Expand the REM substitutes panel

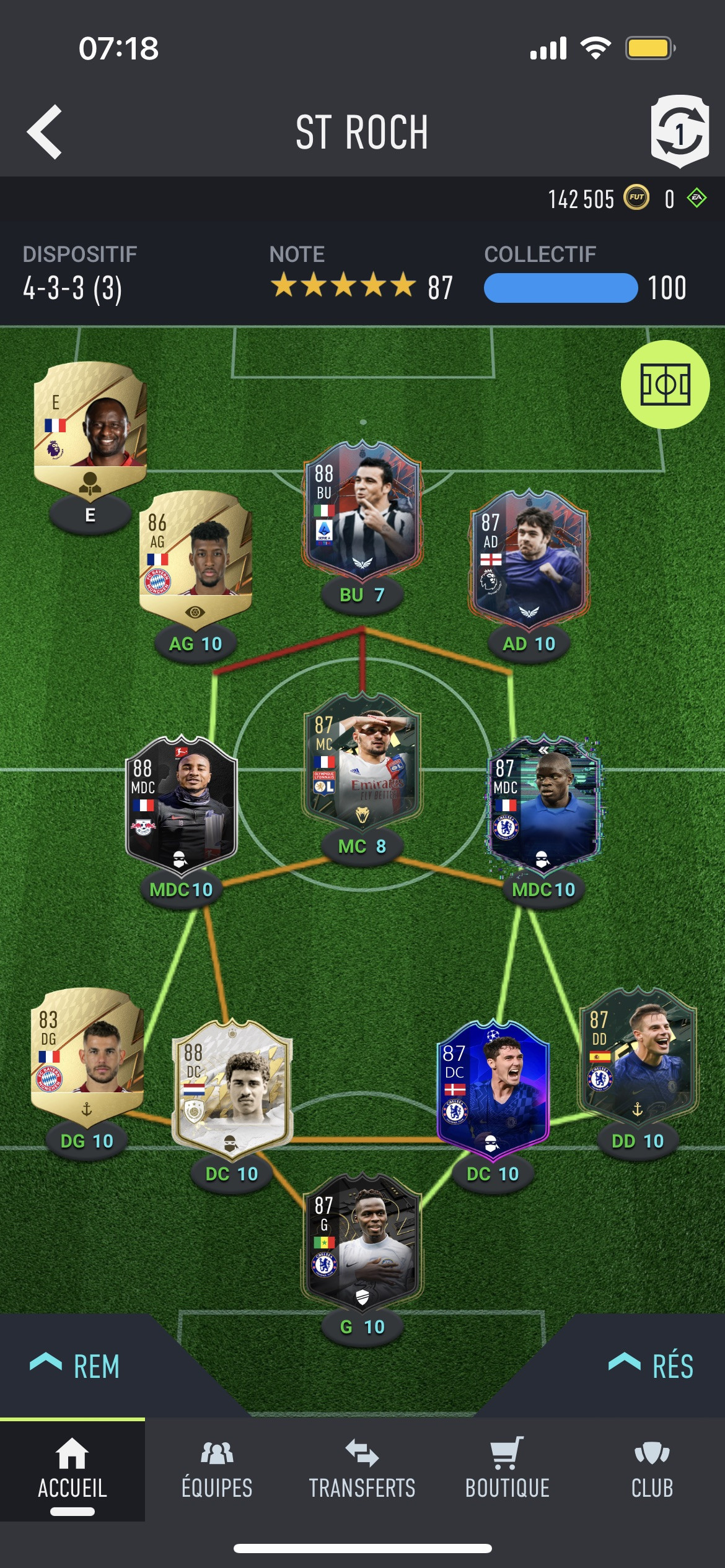point(76,1365)
